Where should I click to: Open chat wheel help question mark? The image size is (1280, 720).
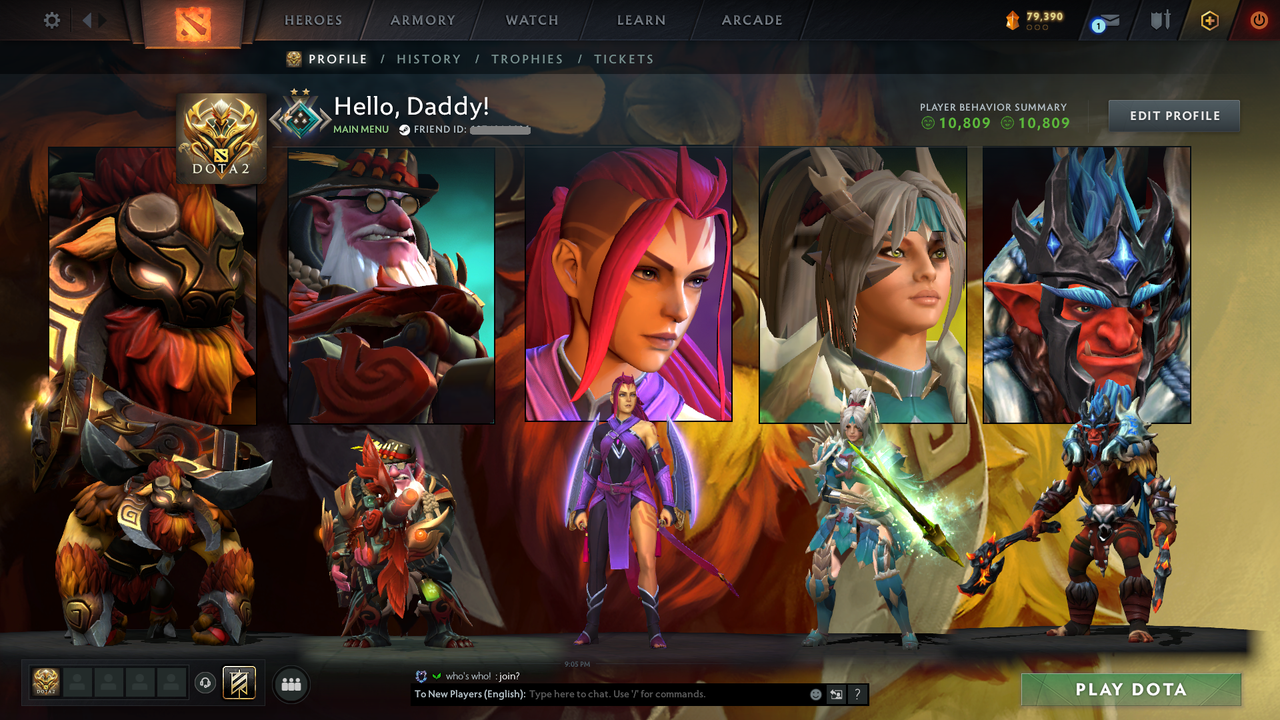(857, 693)
